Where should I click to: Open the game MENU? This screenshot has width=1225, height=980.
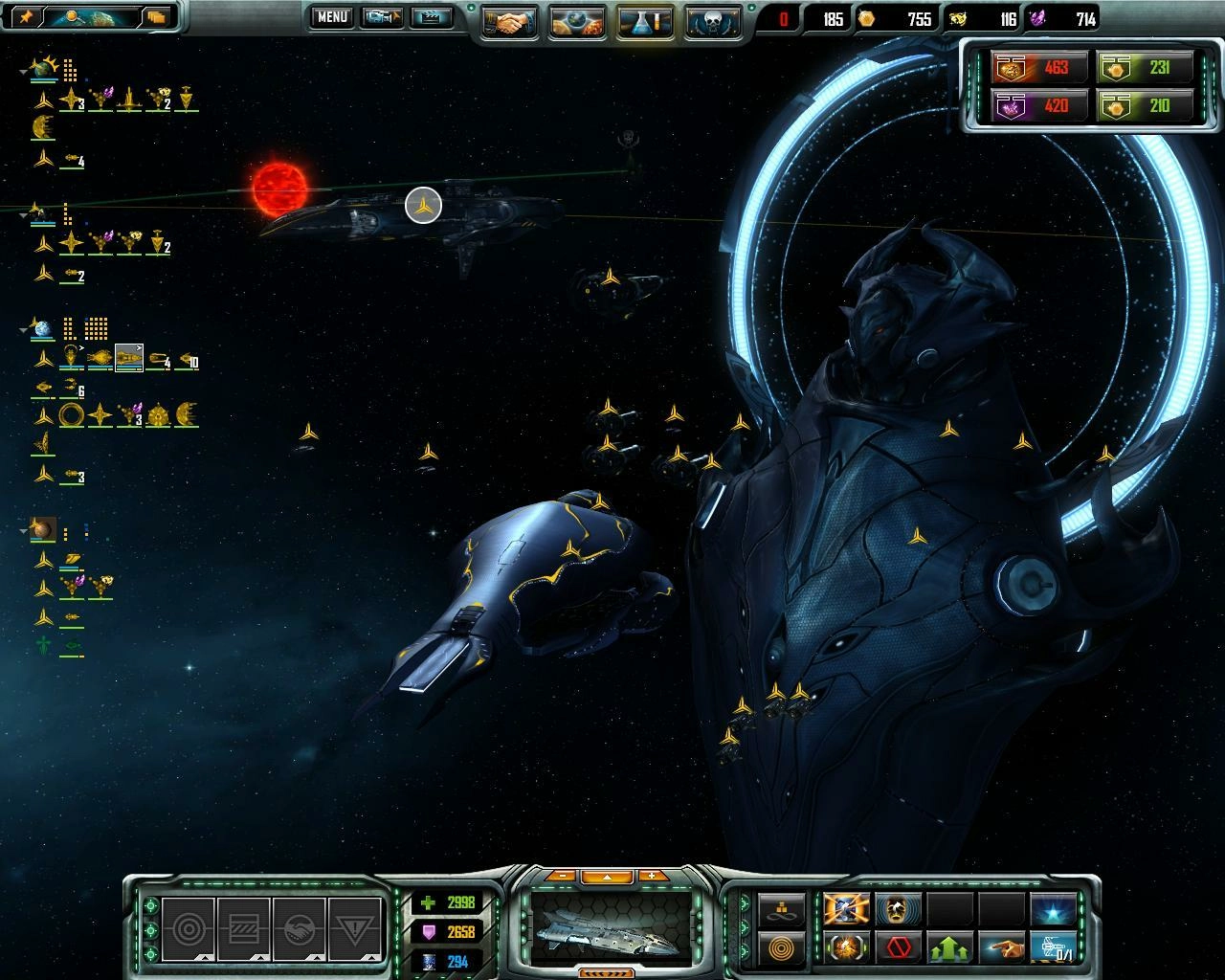pyautogui.click(x=332, y=17)
